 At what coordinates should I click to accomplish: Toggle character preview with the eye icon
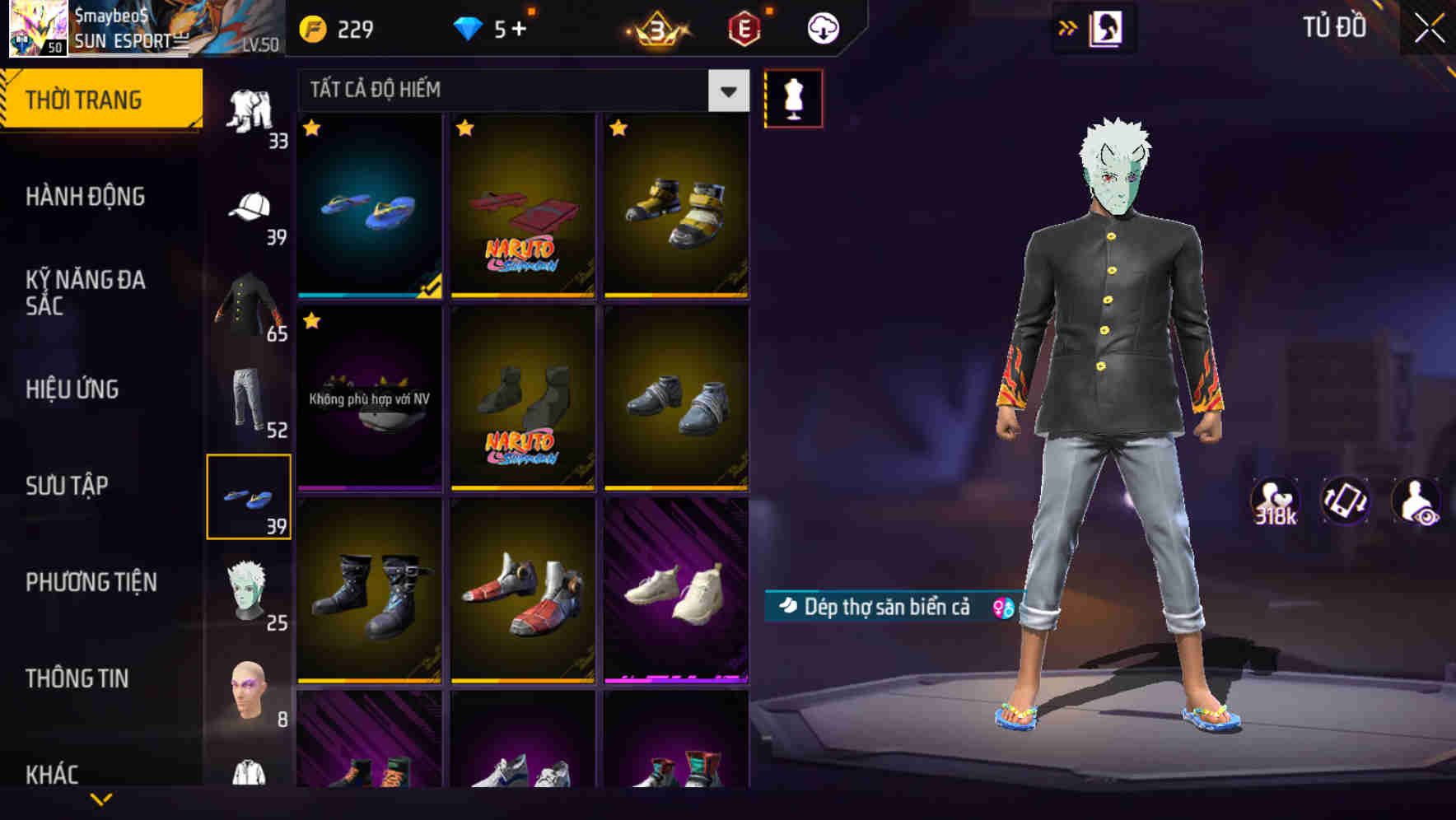[x=1415, y=501]
